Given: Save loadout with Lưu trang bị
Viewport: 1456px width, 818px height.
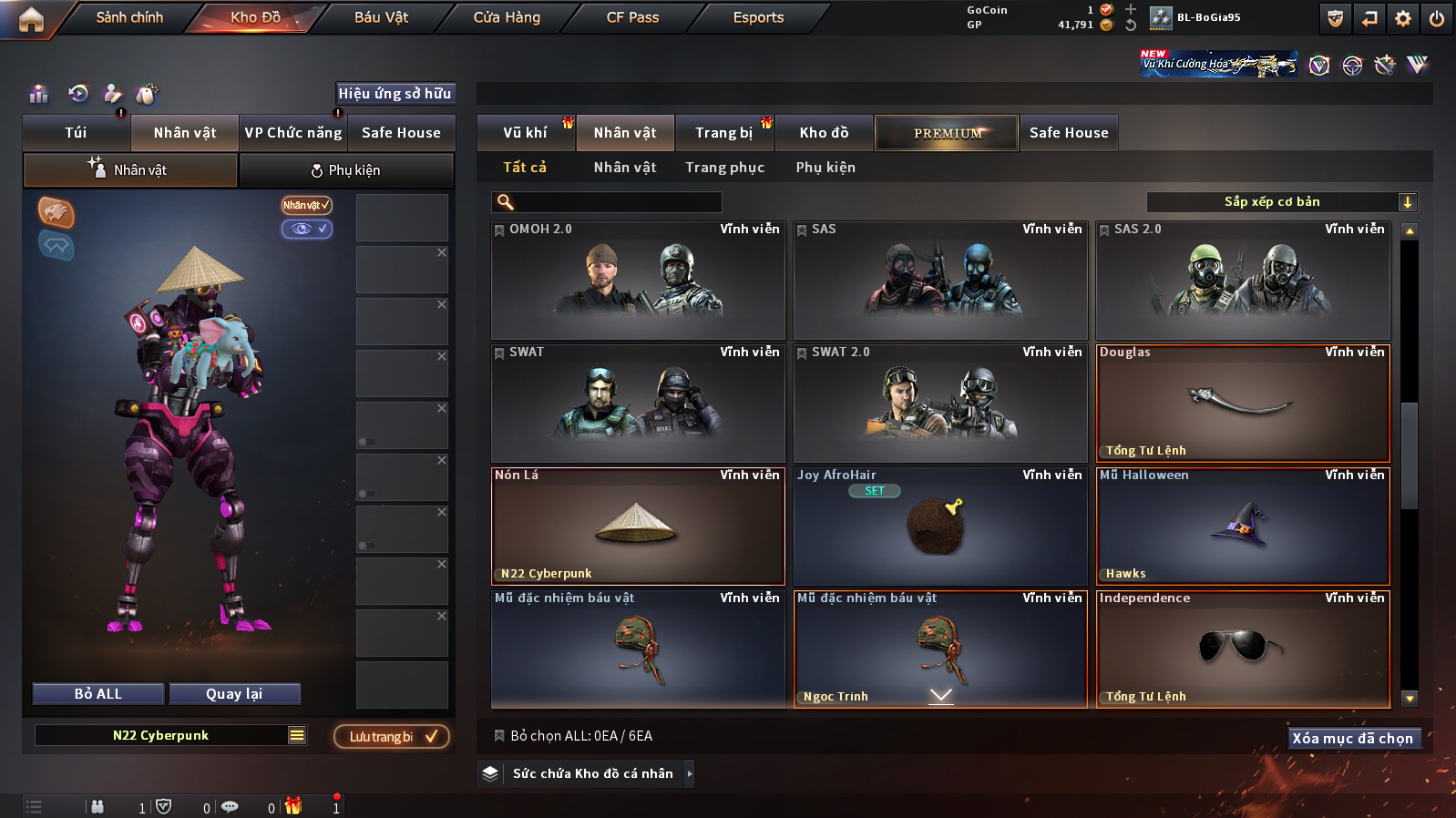Looking at the screenshot, I should point(392,737).
